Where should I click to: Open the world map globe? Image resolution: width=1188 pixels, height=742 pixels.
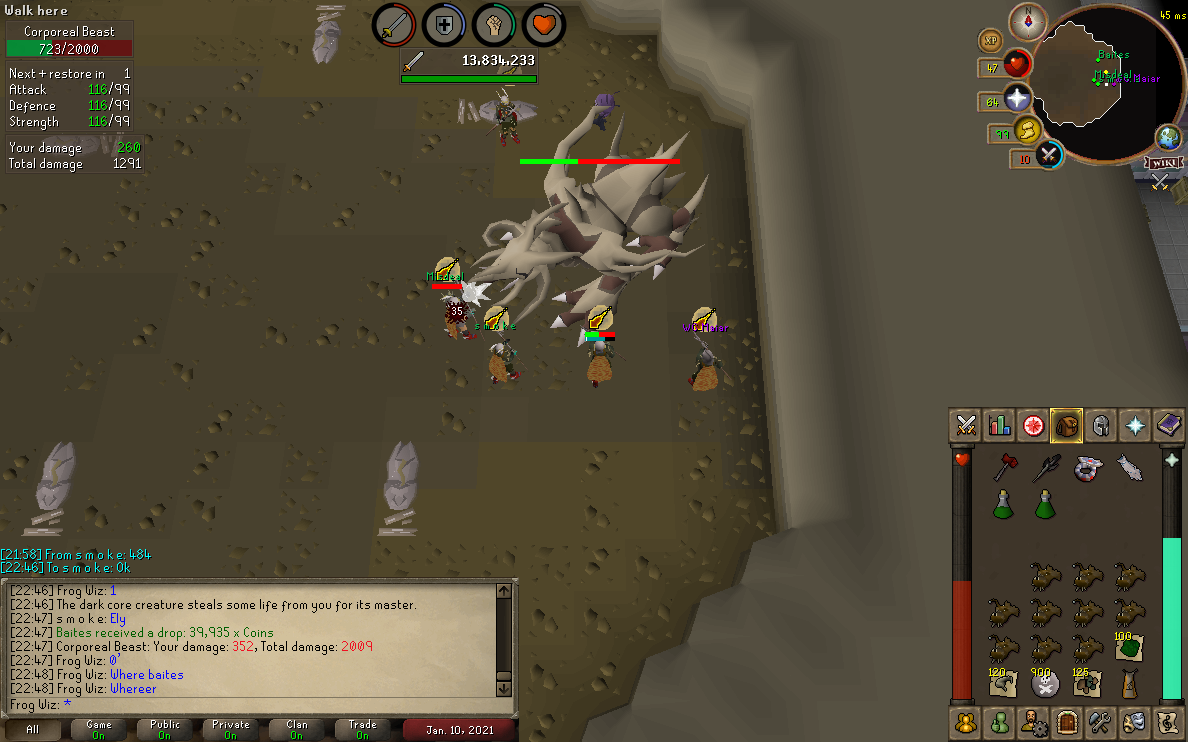[1167, 137]
